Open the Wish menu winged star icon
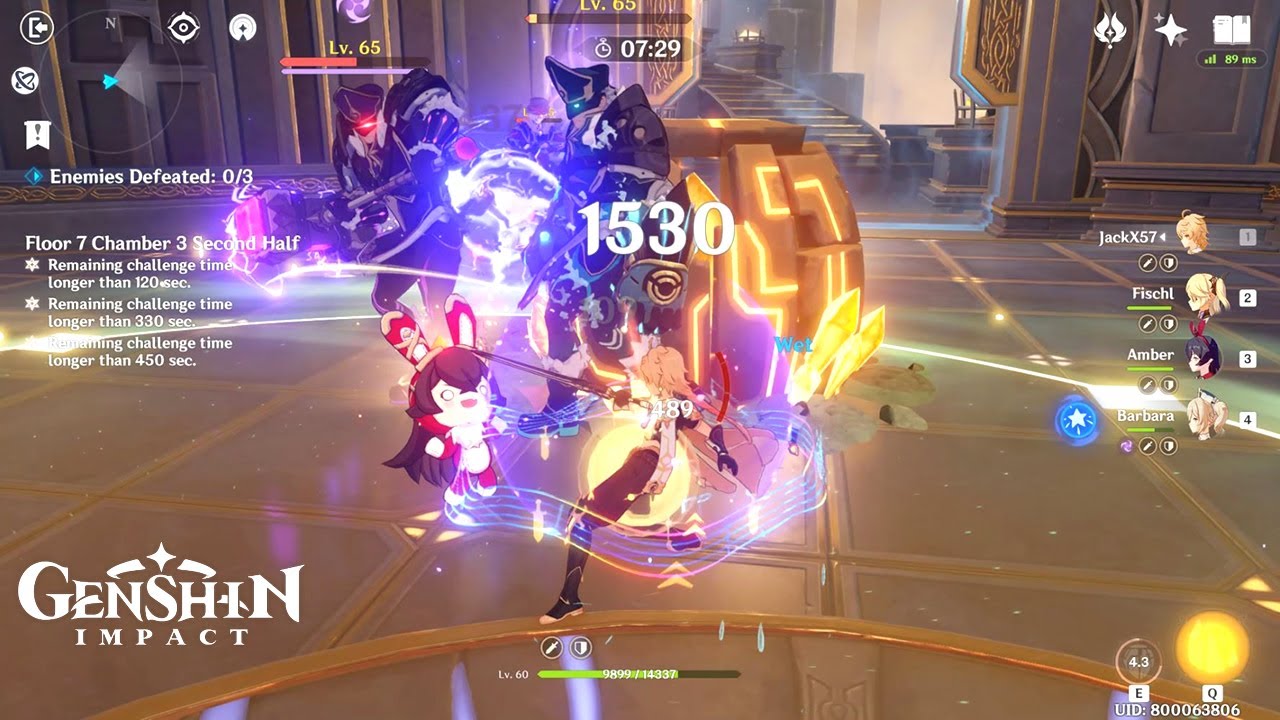Viewport: 1280px width, 720px height. click(1110, 30)
